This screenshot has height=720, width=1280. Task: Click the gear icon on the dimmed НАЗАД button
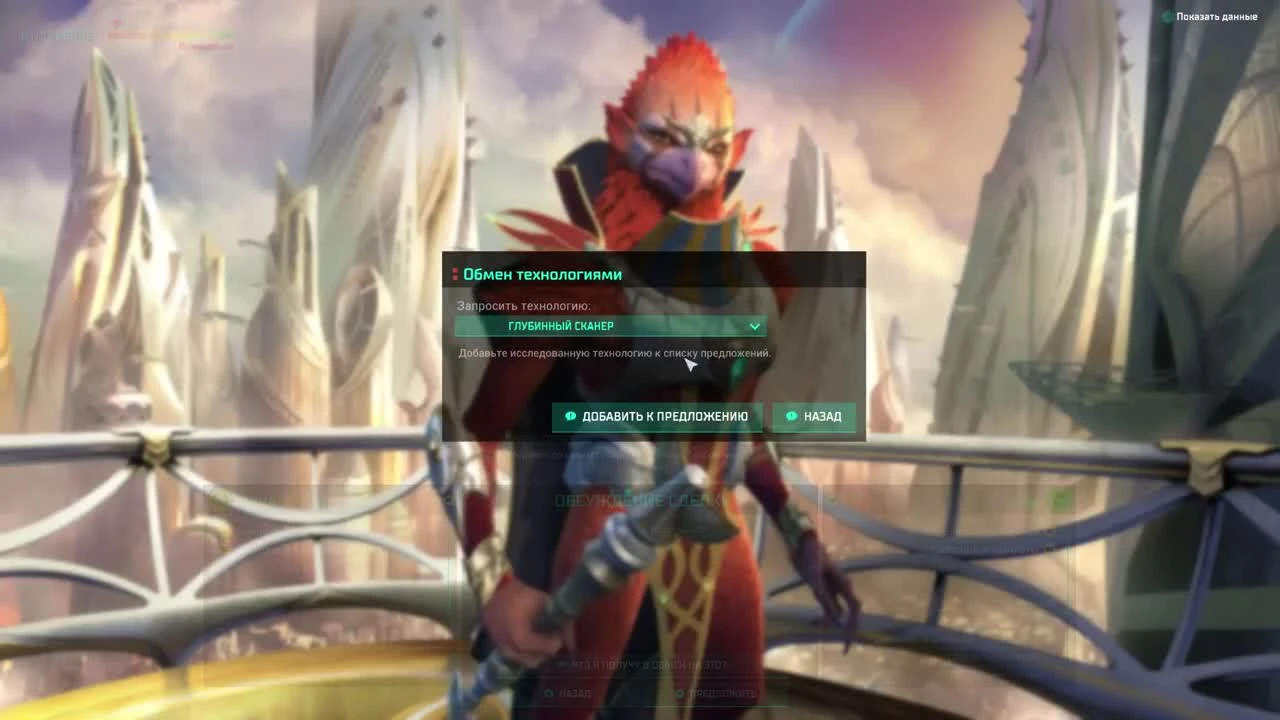click(549, 693)
